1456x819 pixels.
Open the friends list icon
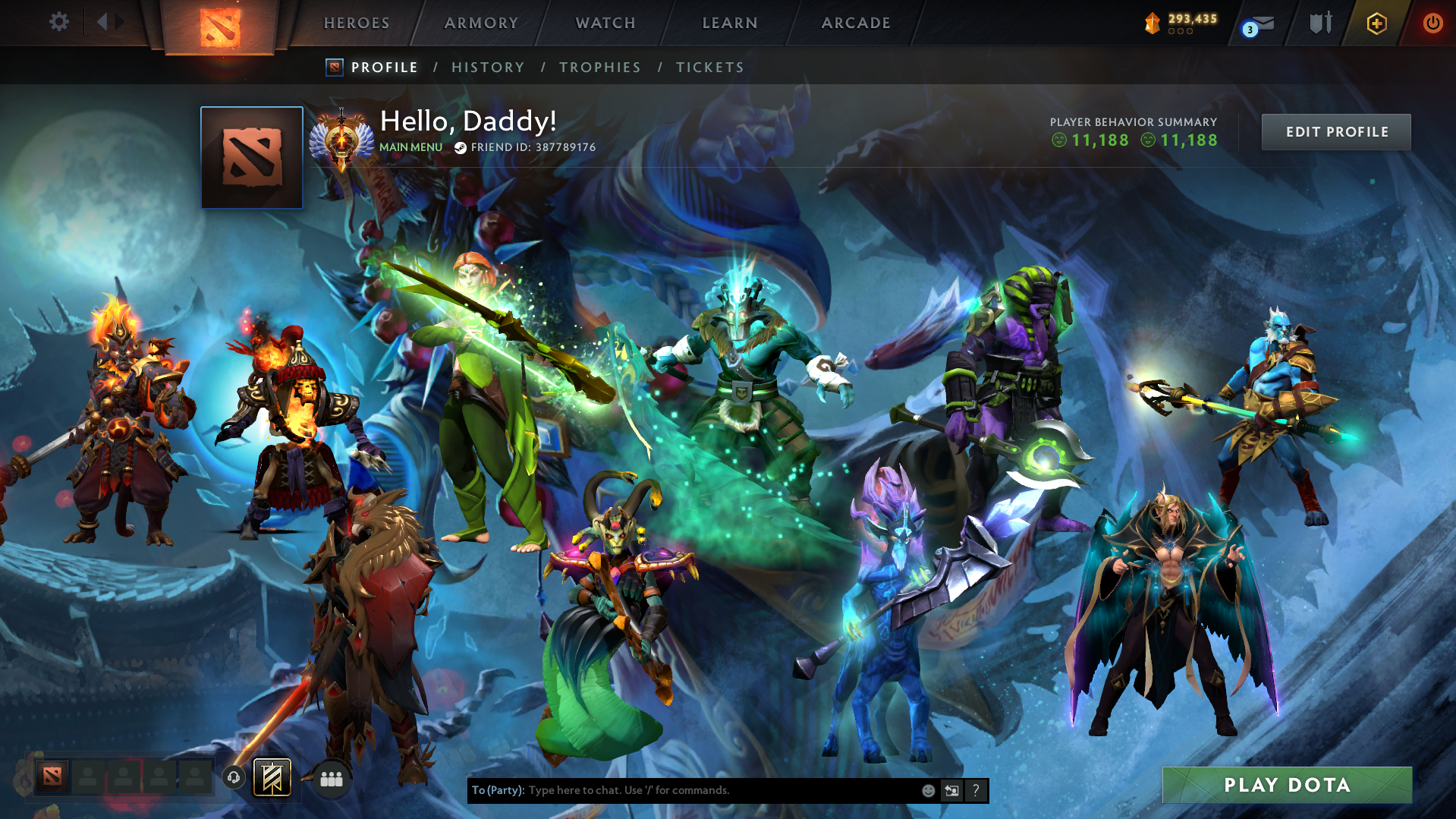pos(332,779)
